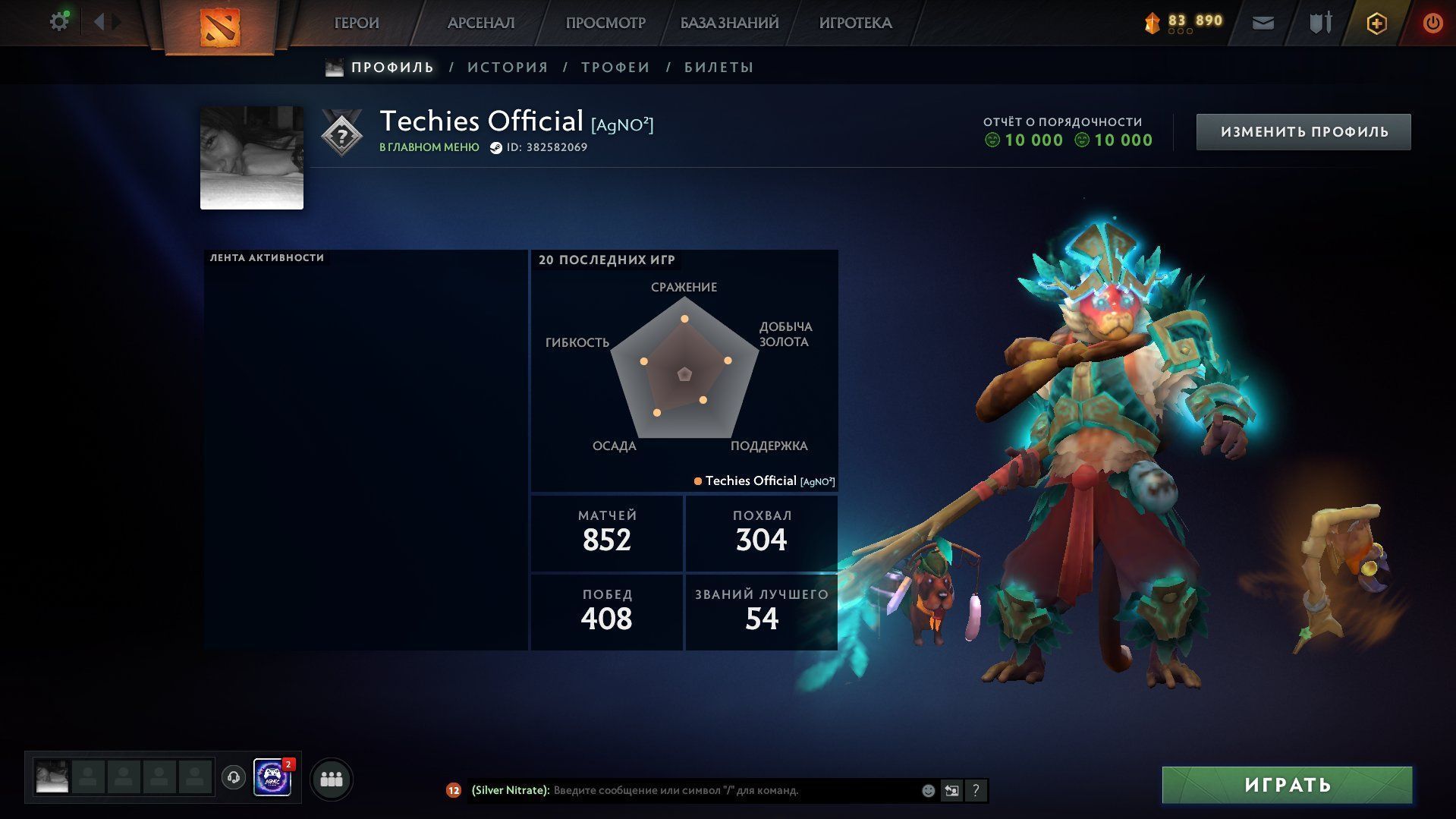Go to the ПРОСМОТР section
Image resolution: width=1456 pixels, height=819 pixels.
click(605, 24)
